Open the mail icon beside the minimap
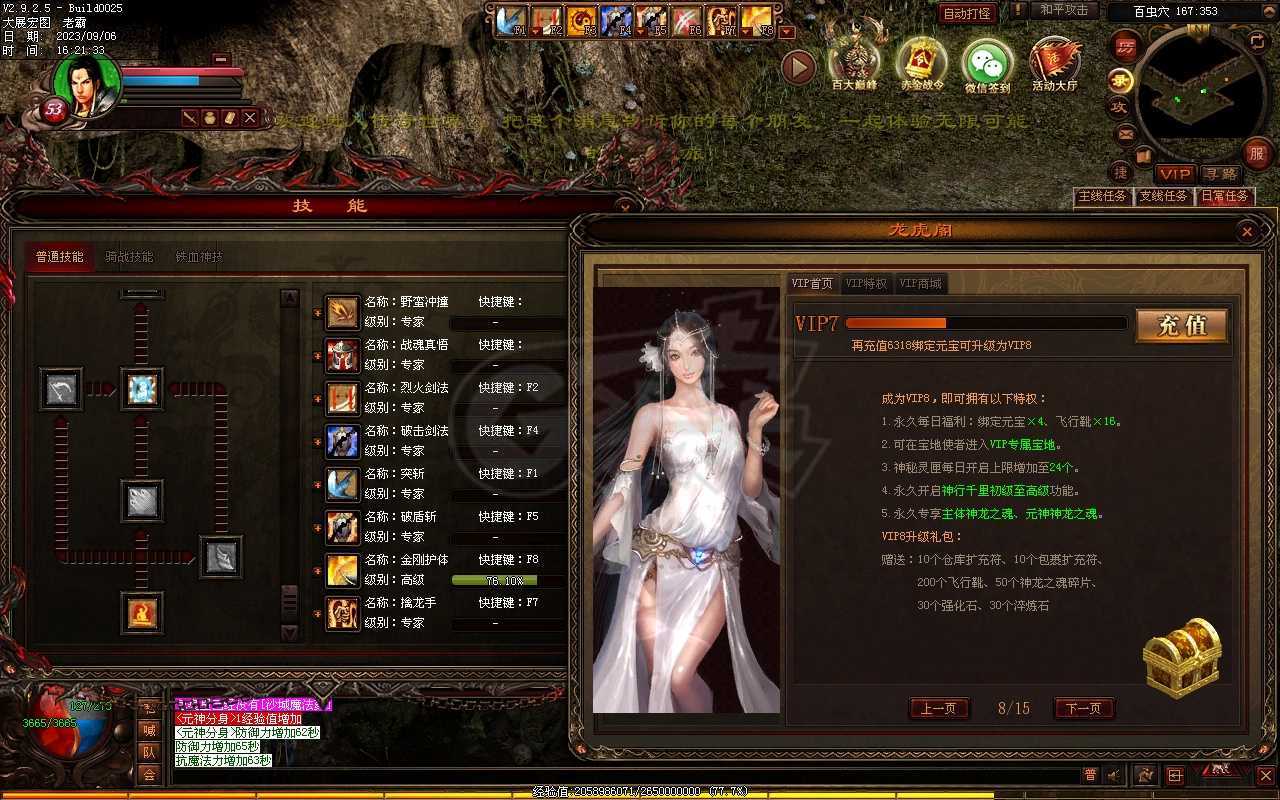 (x=1124, y=132)
